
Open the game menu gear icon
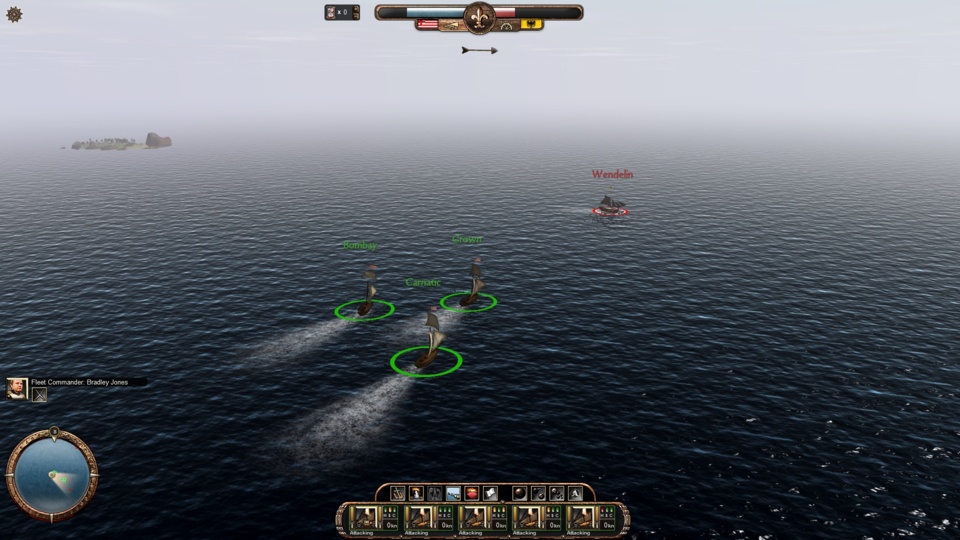[14, 14]
